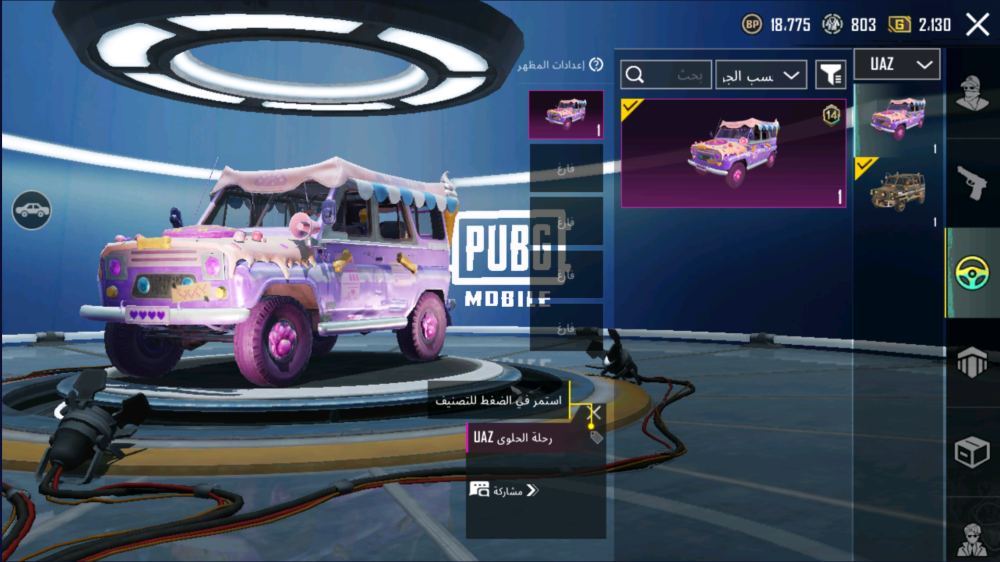Screen dimensions: 1000x562
Task: Open the cube box category tab
Action: [971, 452]
